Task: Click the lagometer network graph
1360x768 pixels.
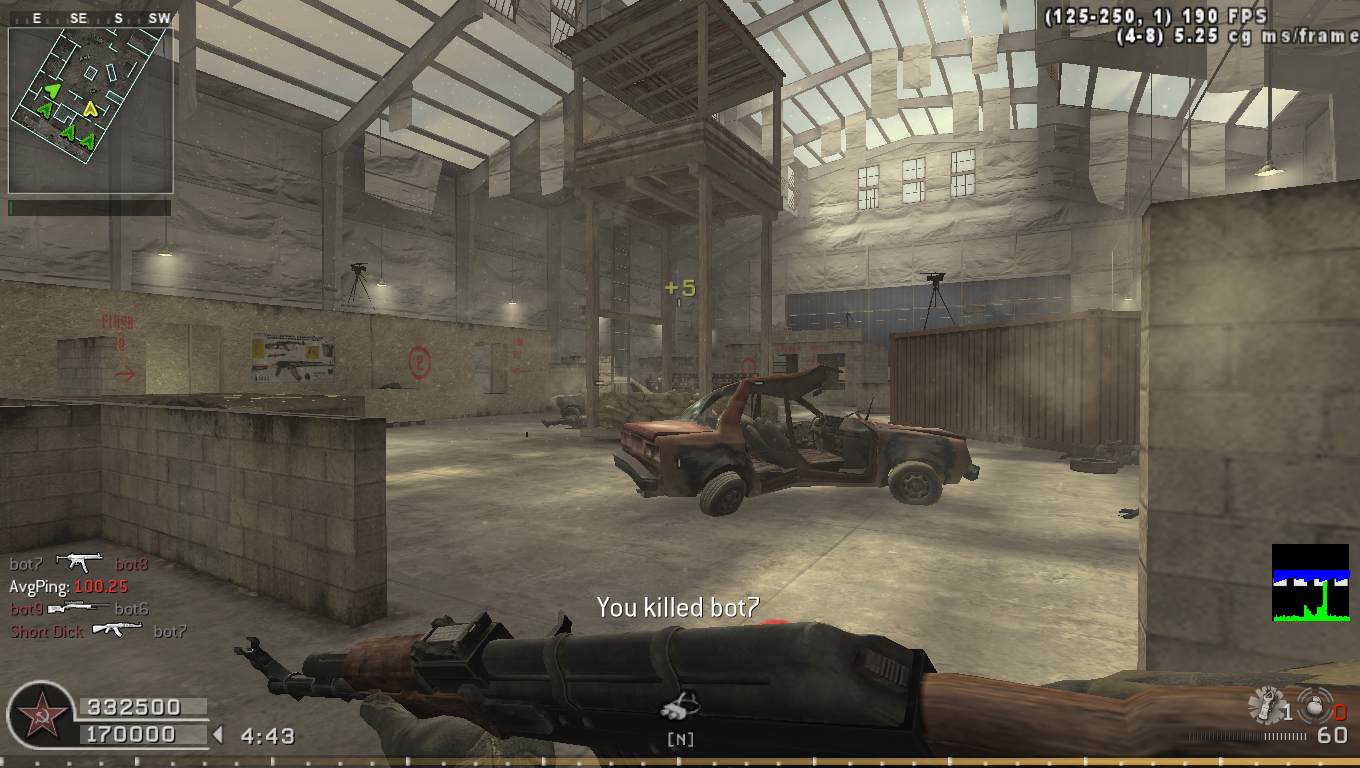Action: (1310, 582)
